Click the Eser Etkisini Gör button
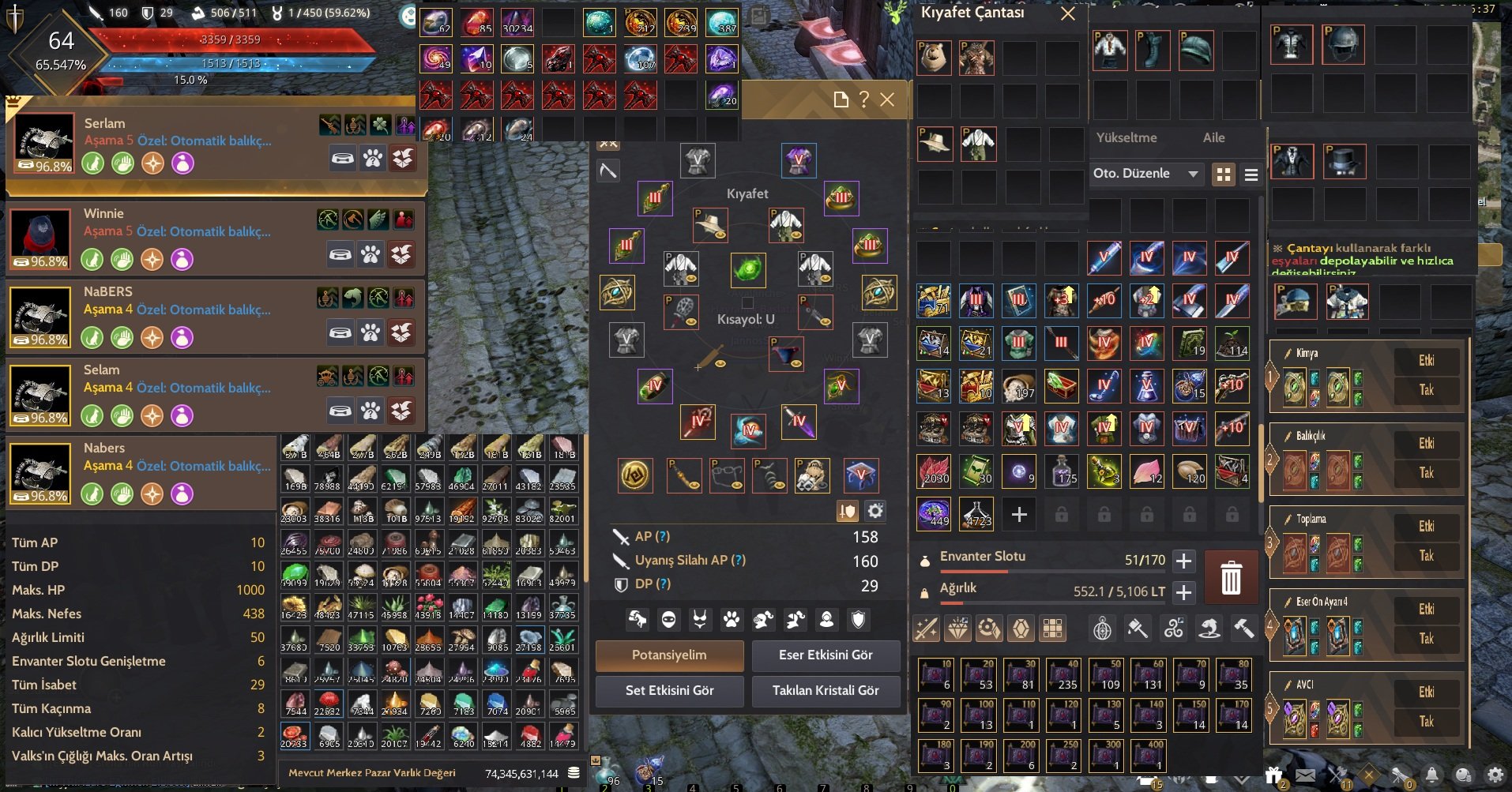 [826, 655]
